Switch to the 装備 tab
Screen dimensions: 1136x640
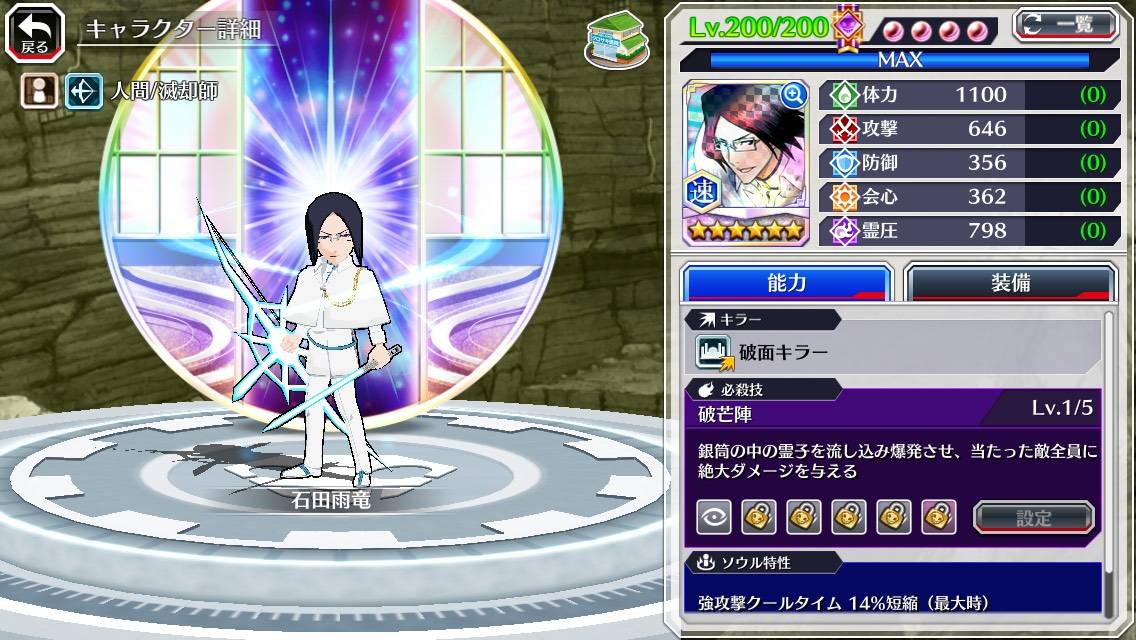pos(1010,283)
